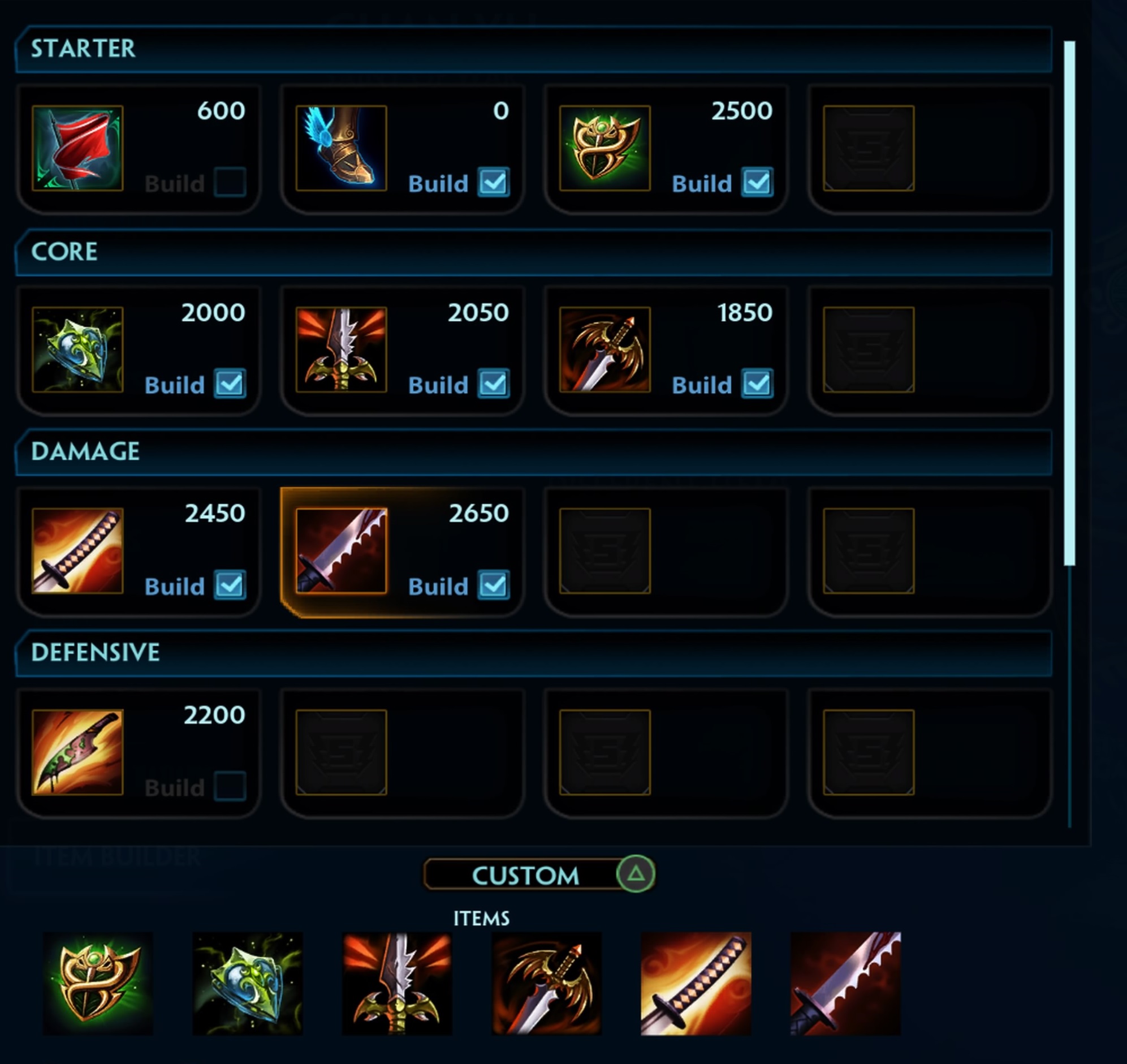Uncheck Build for the 2050 gold sword
Screen dimensions: 1127x1064
493,384
